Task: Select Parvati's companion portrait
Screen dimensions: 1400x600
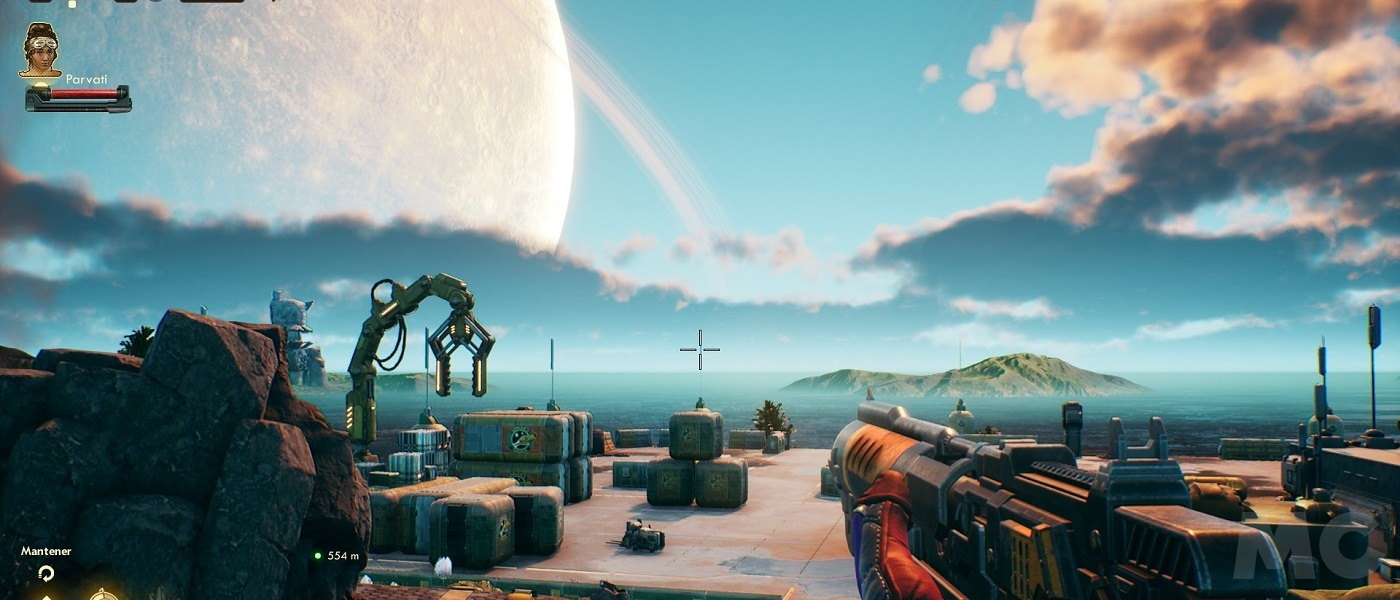Action: (40, 51)
